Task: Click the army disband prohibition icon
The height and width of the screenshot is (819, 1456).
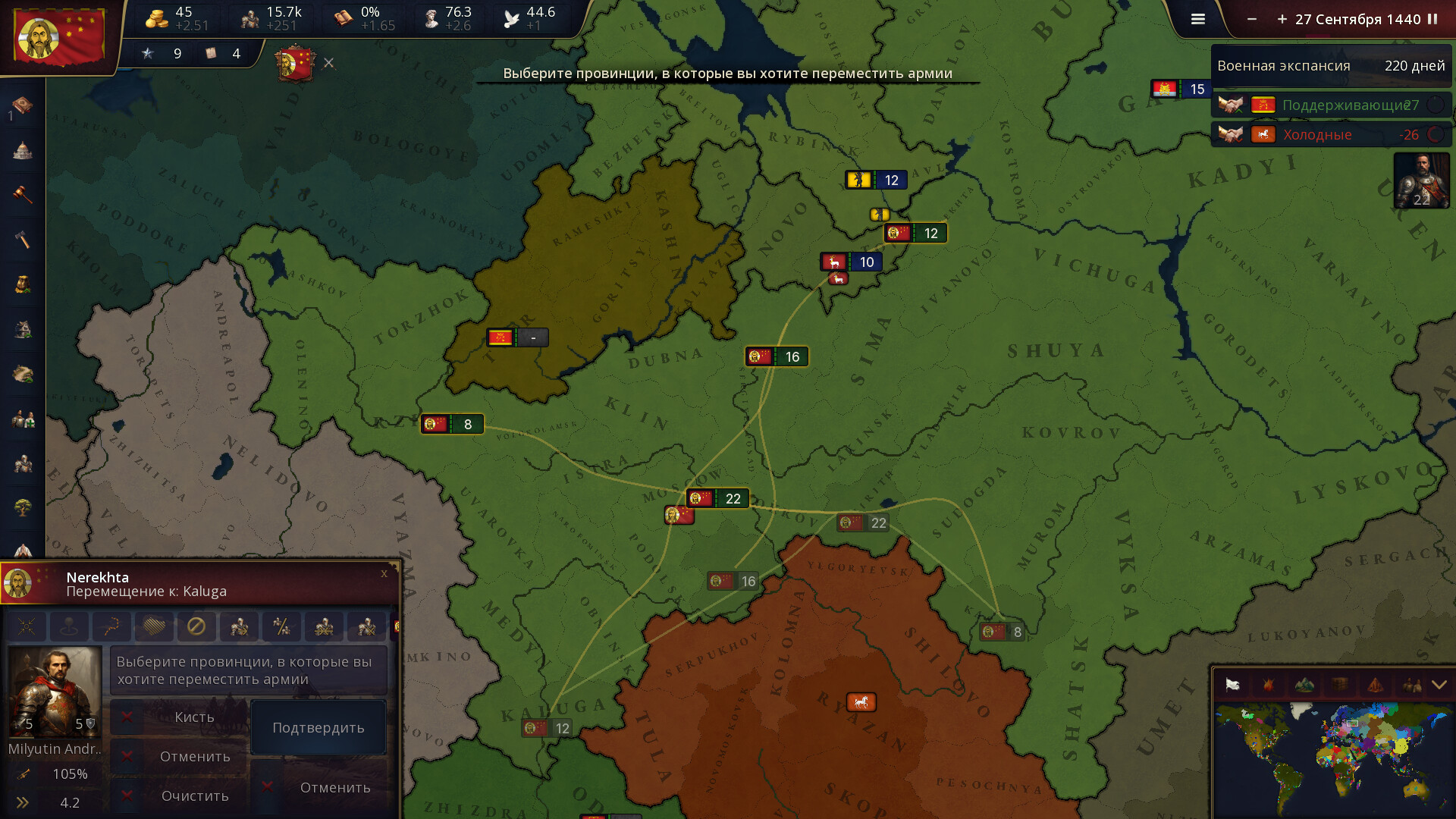Action: tap(196, 626)
